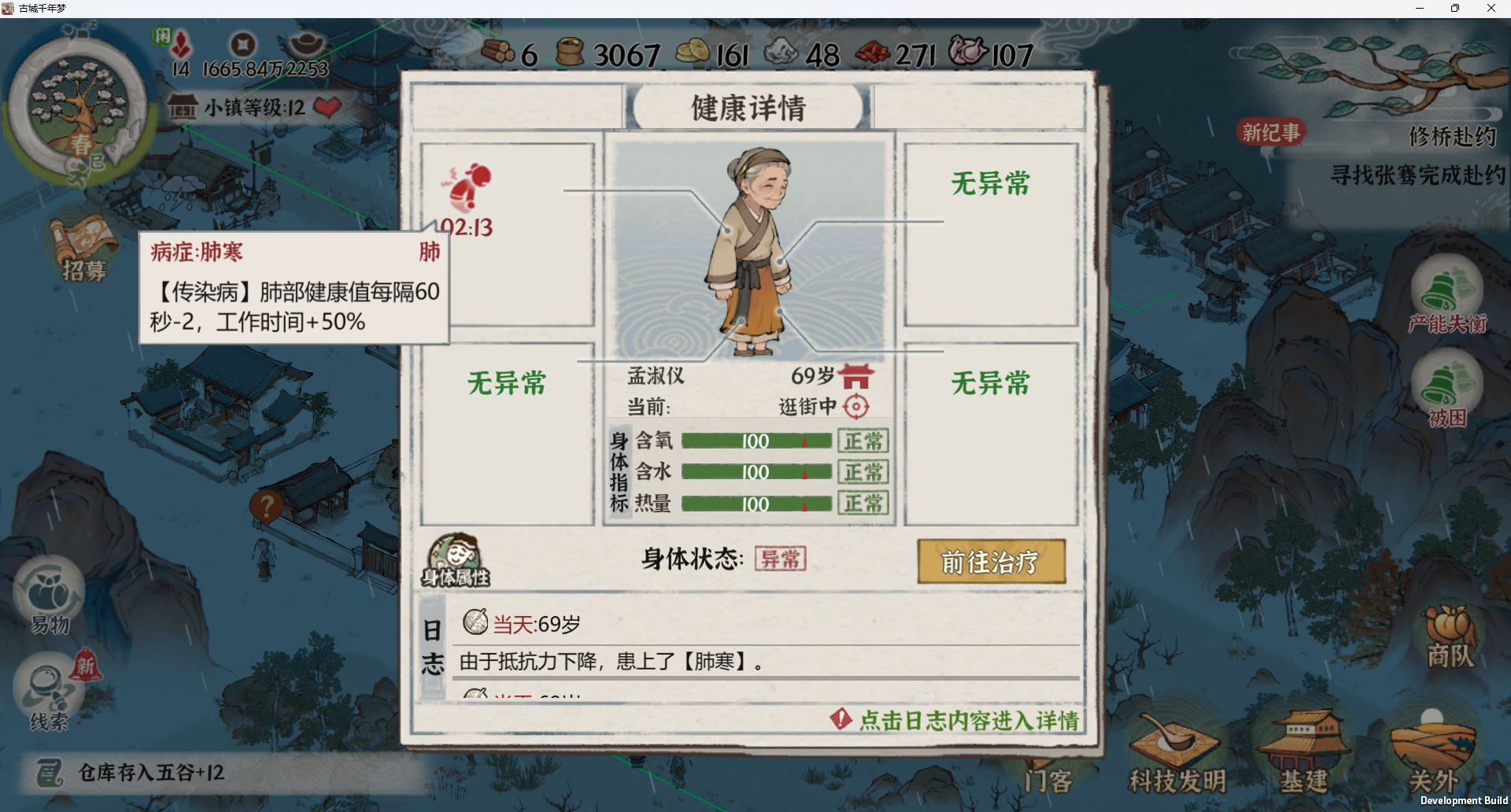Open the 身体属性 body attributes icon

click(456, 560)
